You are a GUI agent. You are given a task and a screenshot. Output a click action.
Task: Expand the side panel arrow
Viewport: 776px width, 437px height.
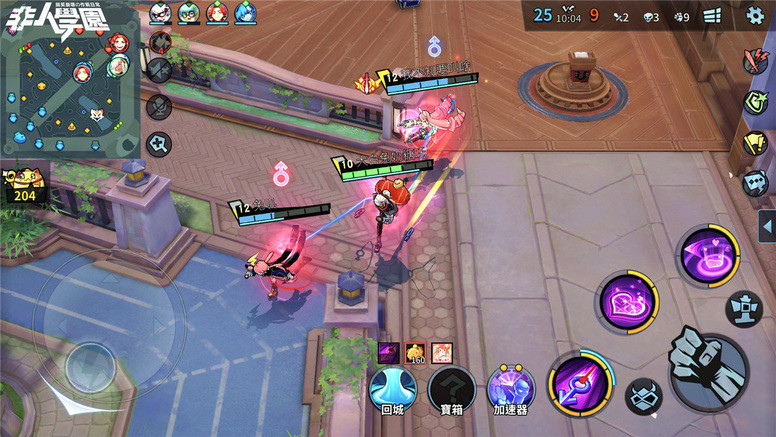767,225
